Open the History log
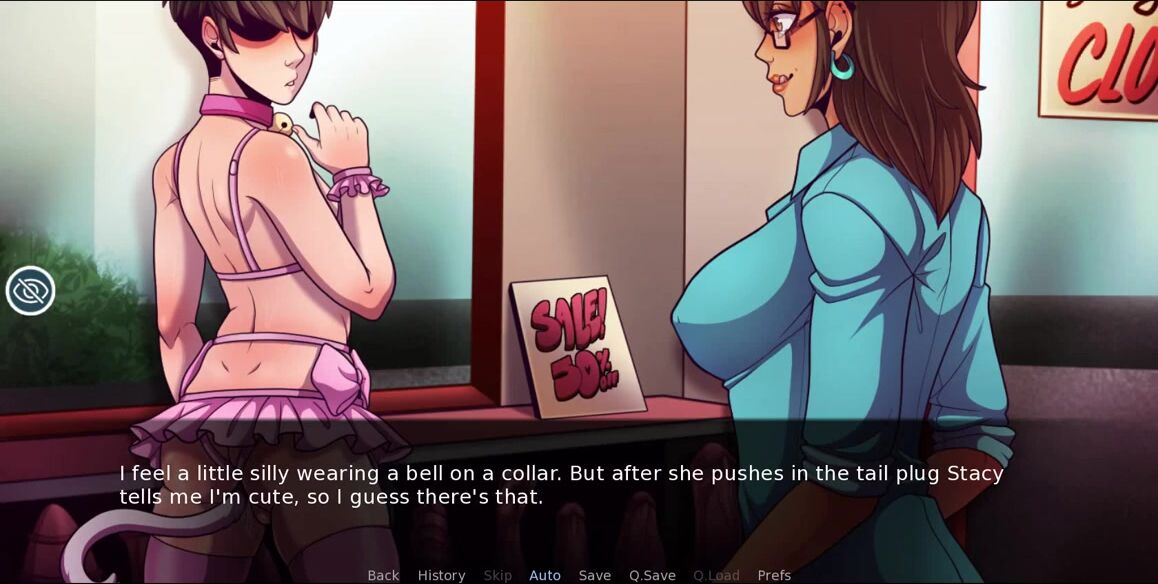Viewport: 1158px width, 584px height. tap(441, 575)
